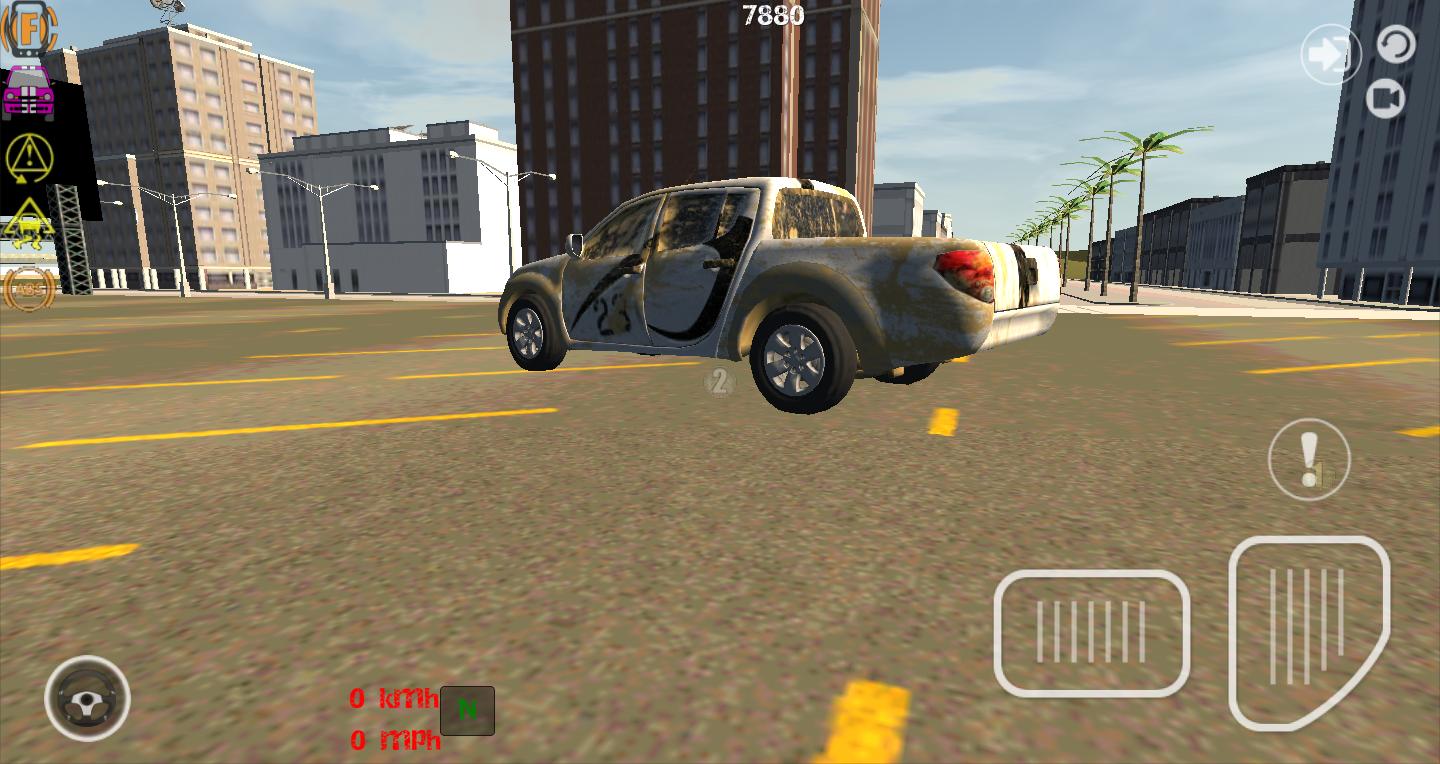The width and height of the screenshot is (1440, 764).
Task: Click the exit arrow button
Action: pos(1330,55)
